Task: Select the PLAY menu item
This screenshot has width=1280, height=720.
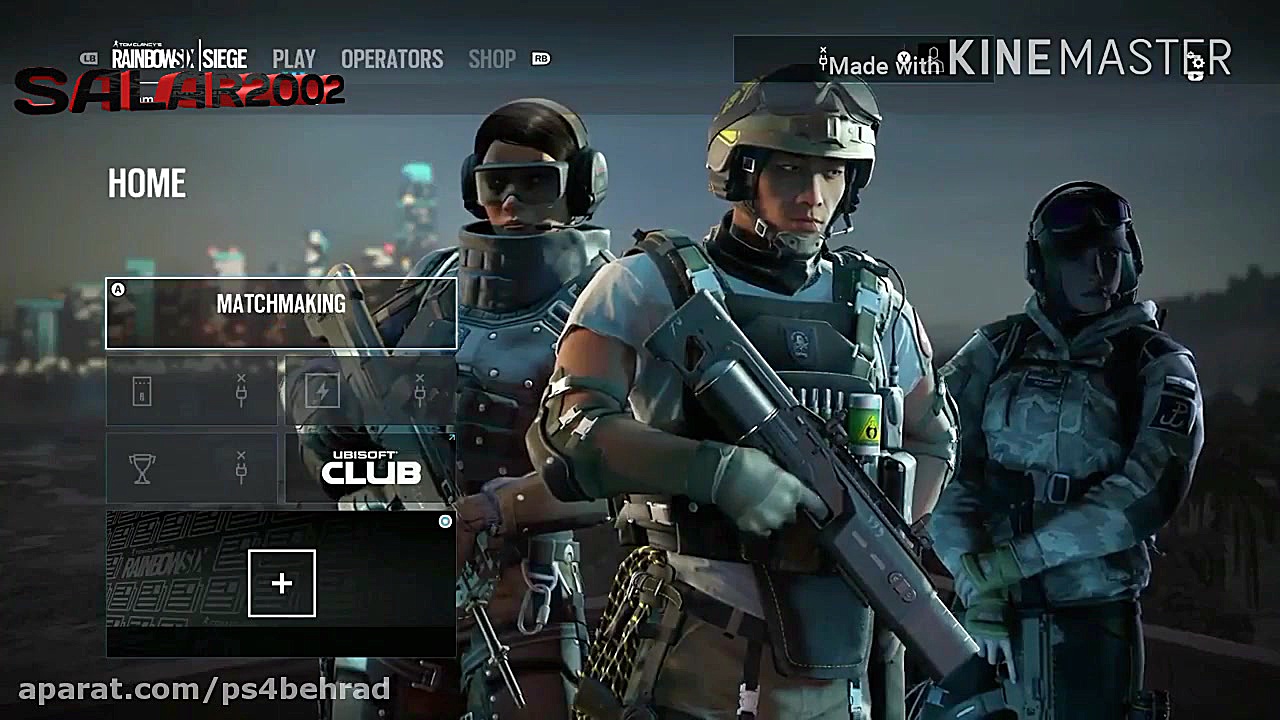Action: tap(294, 59)
